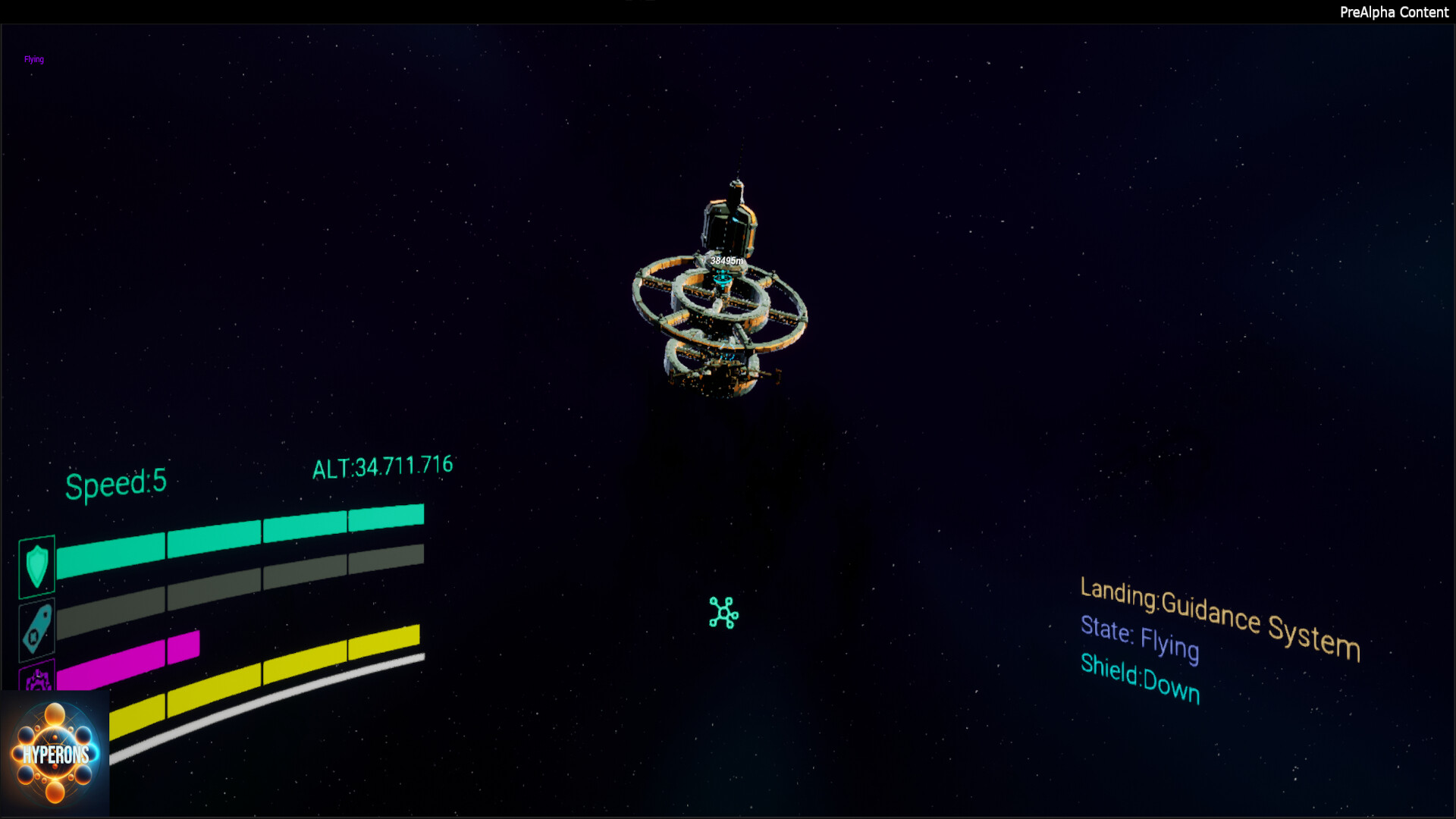Viewport: 1456px width, 819px height.
Task: Open the Shield:Down status entry
Action: pos(1140,679)
